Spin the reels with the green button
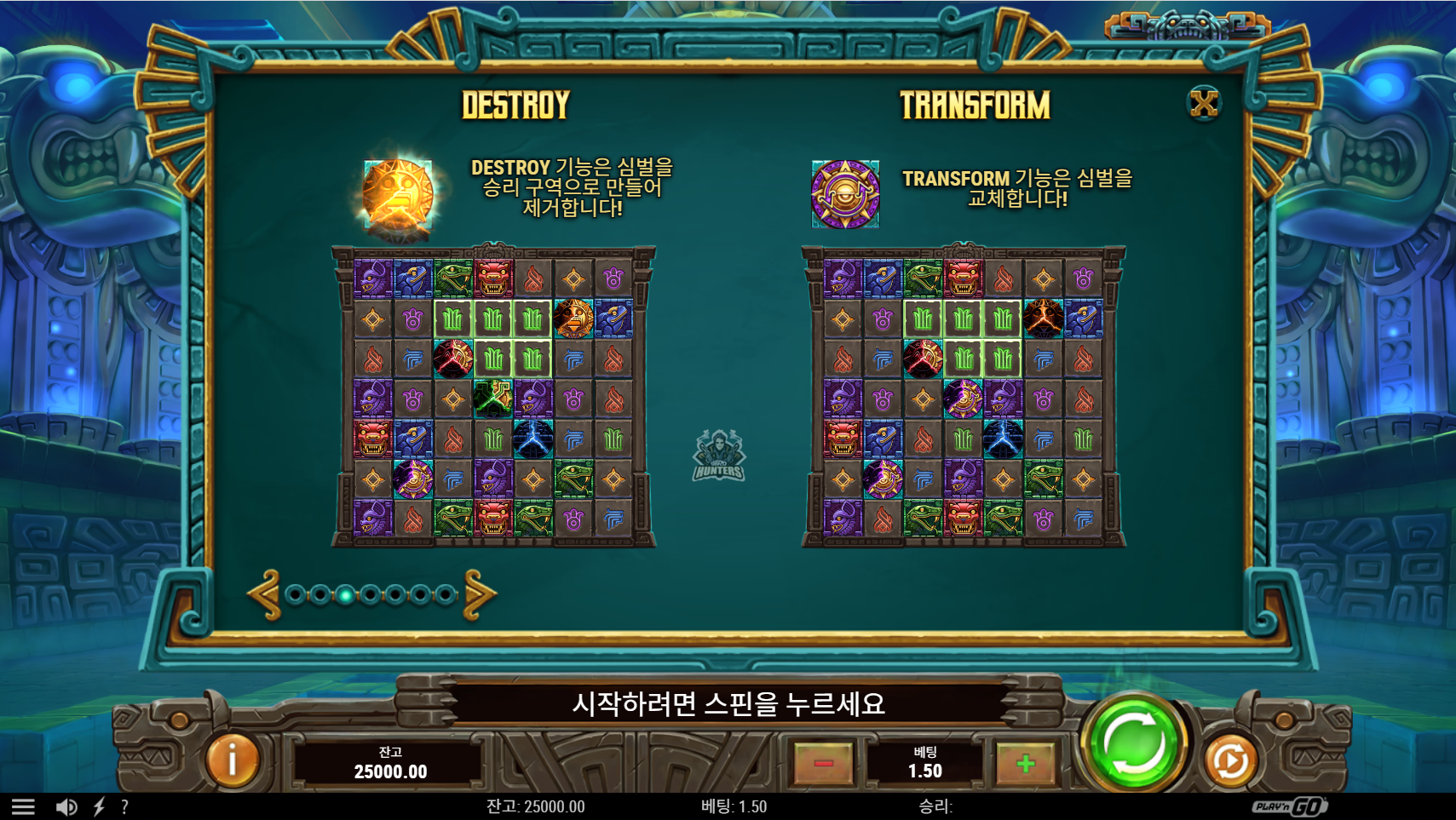Image resolution: width=1456 pixels, height=820 pixels. 1134,743
